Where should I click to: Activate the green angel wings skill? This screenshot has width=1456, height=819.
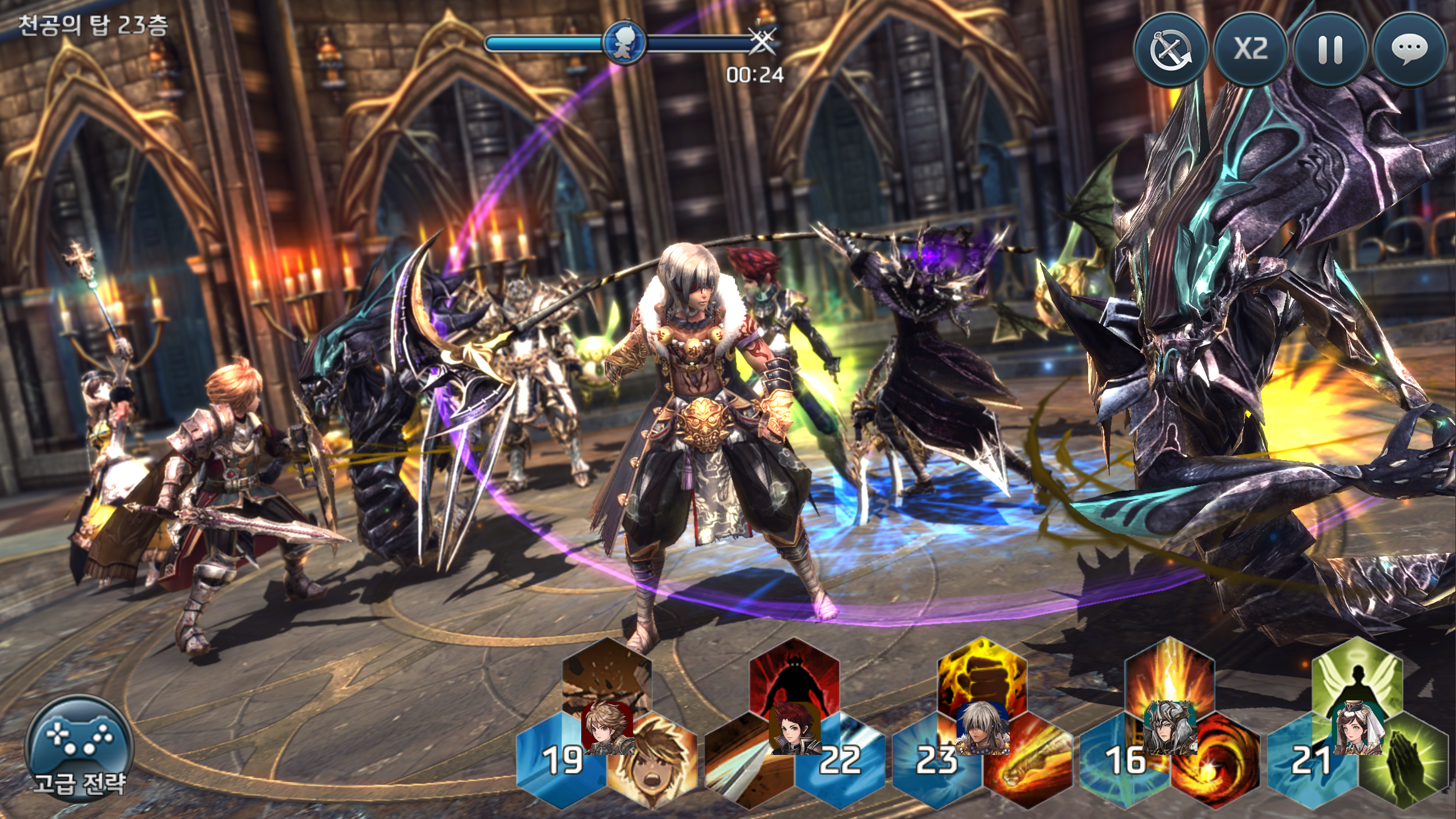click(x=1357, y=675)
